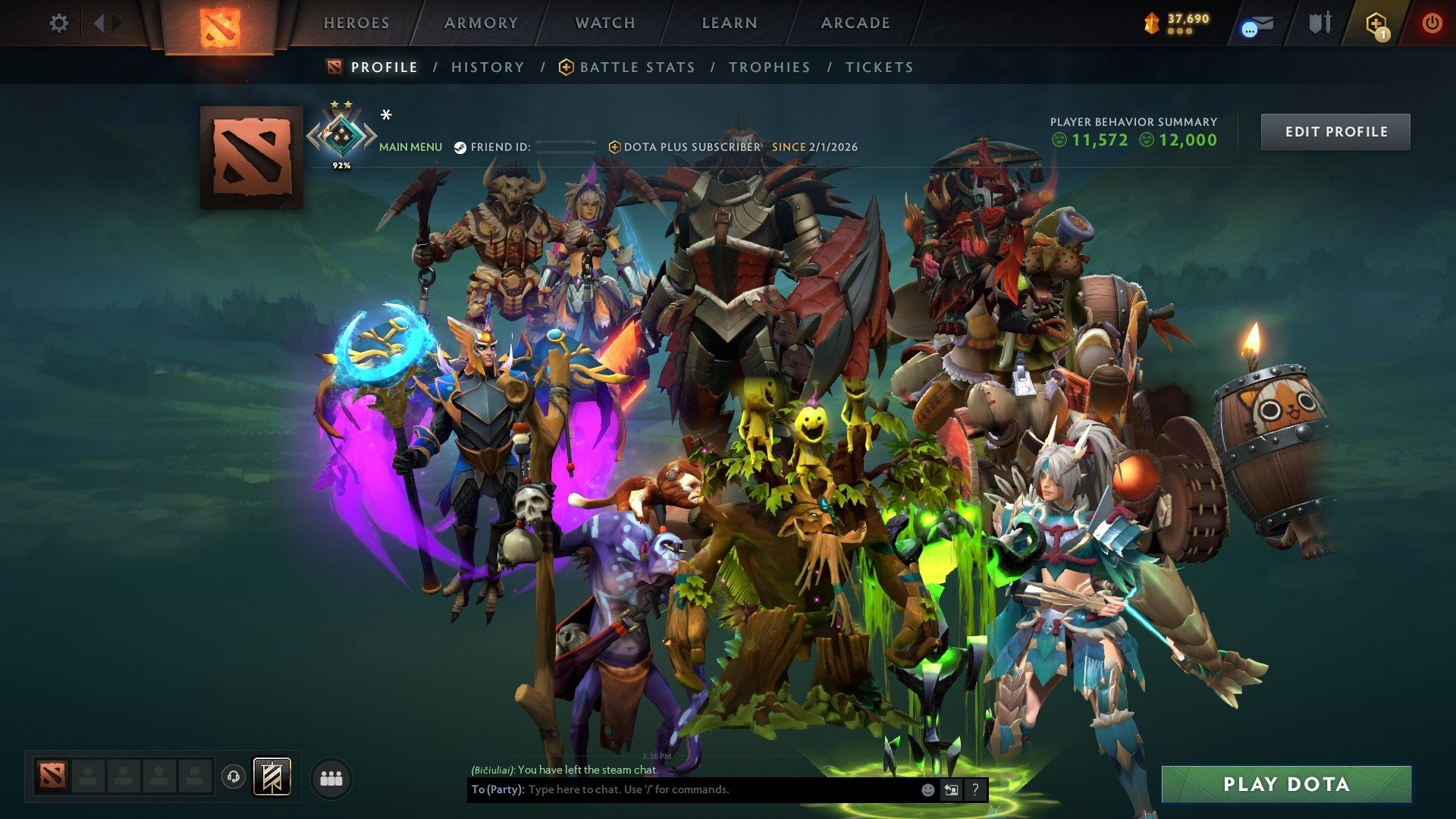Open the HEROES menu
Viewport: 1456px width, 819px height.
point(356,23)
